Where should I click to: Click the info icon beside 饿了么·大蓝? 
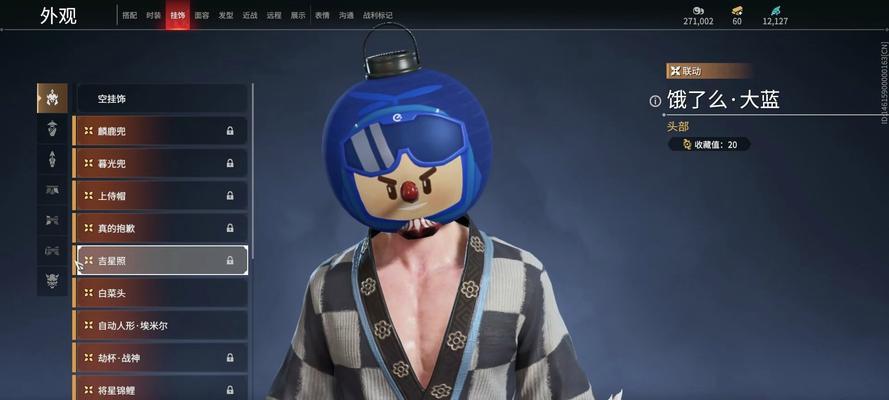[x=655, y=101]
